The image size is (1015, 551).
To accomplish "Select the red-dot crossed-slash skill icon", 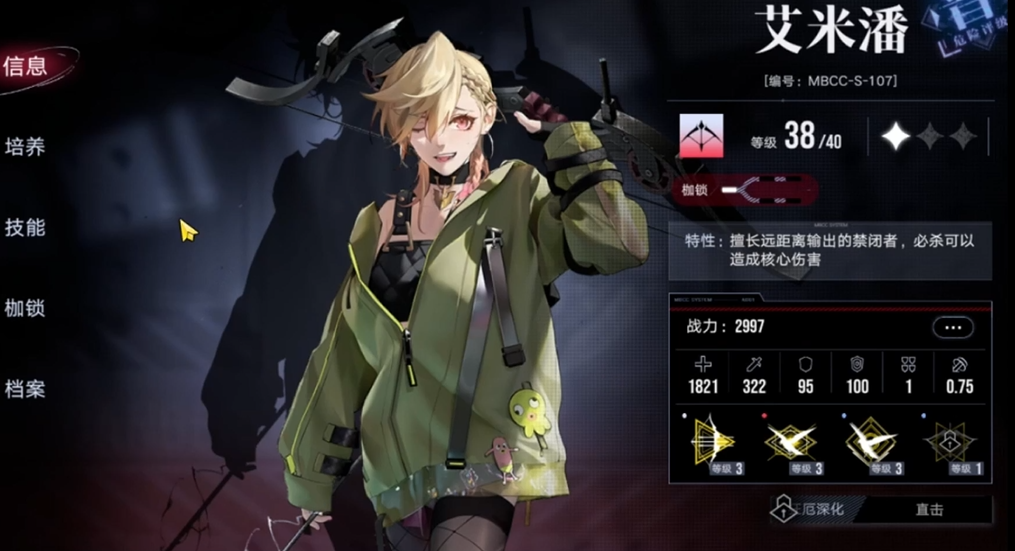I will [x=791, y=442].
